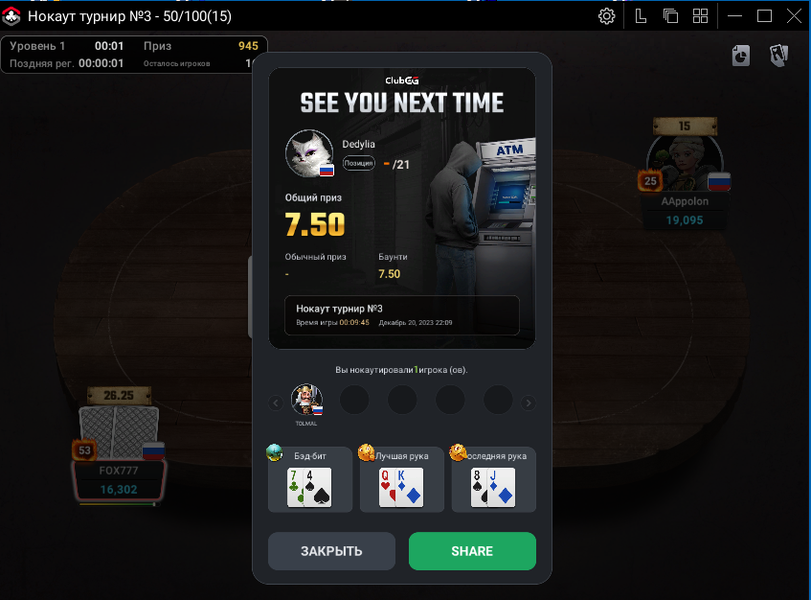Choose the stacked windows layout icon

click(x=670, y=16)
